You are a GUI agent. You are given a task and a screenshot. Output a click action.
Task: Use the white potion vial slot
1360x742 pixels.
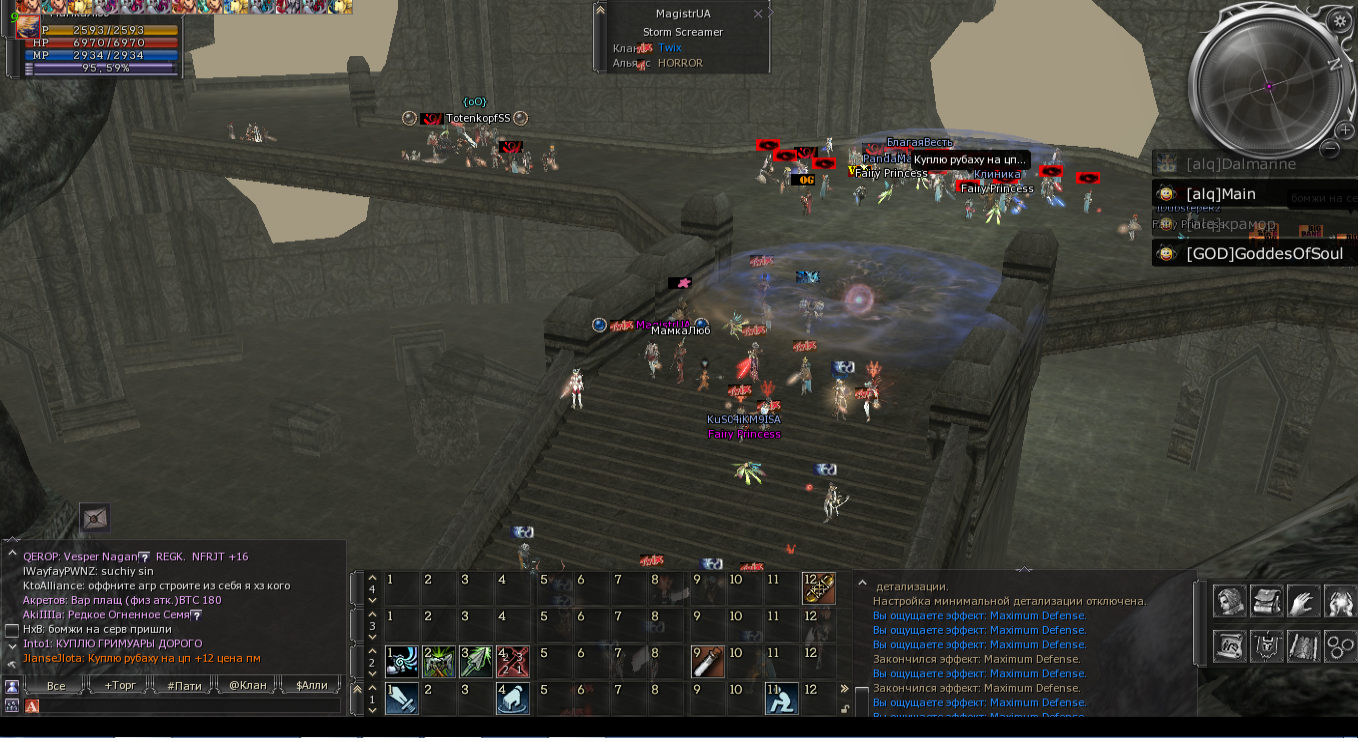coord(707,661)
